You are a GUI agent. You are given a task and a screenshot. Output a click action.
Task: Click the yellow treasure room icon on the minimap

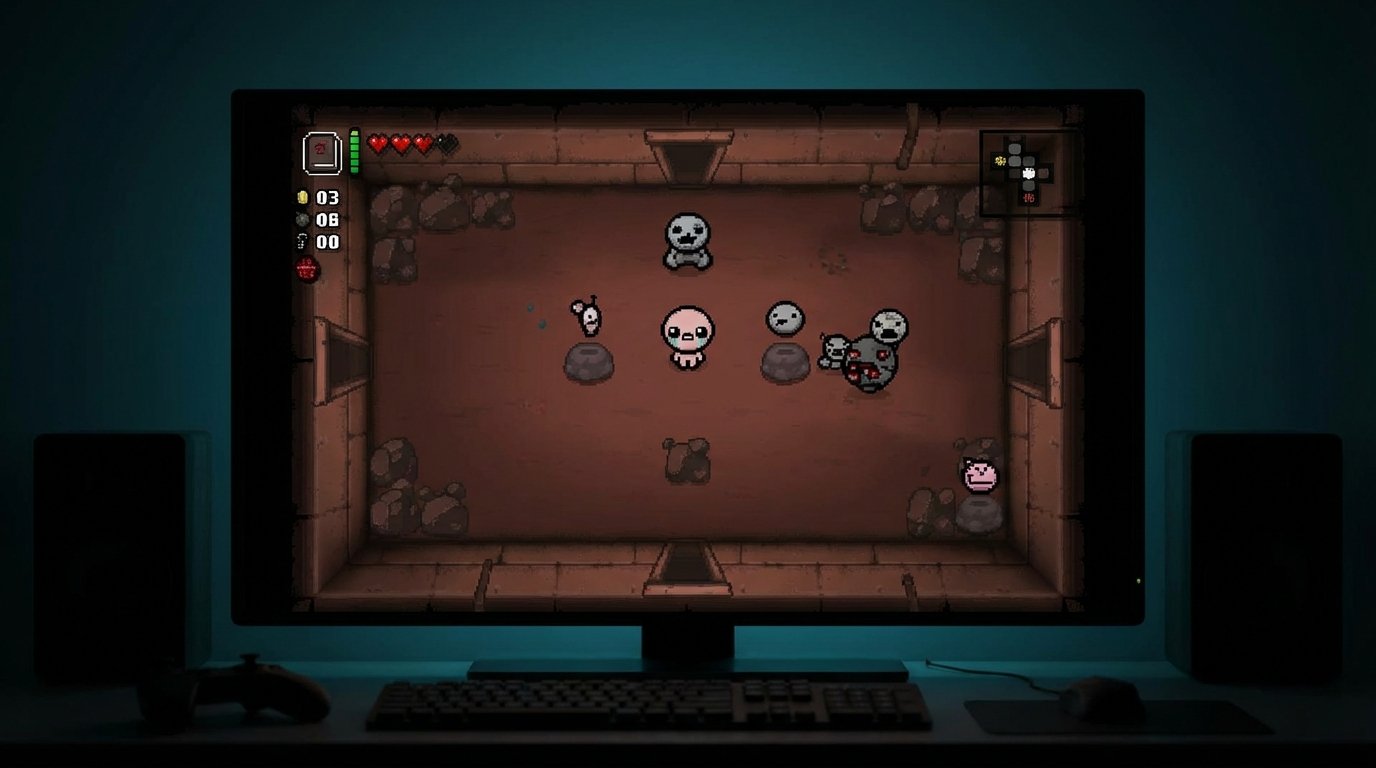coord(1000,160)
